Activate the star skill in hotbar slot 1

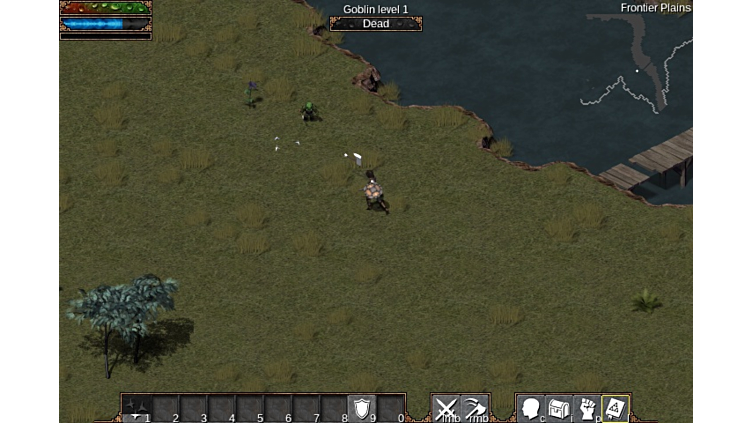[x=137, y=408]
